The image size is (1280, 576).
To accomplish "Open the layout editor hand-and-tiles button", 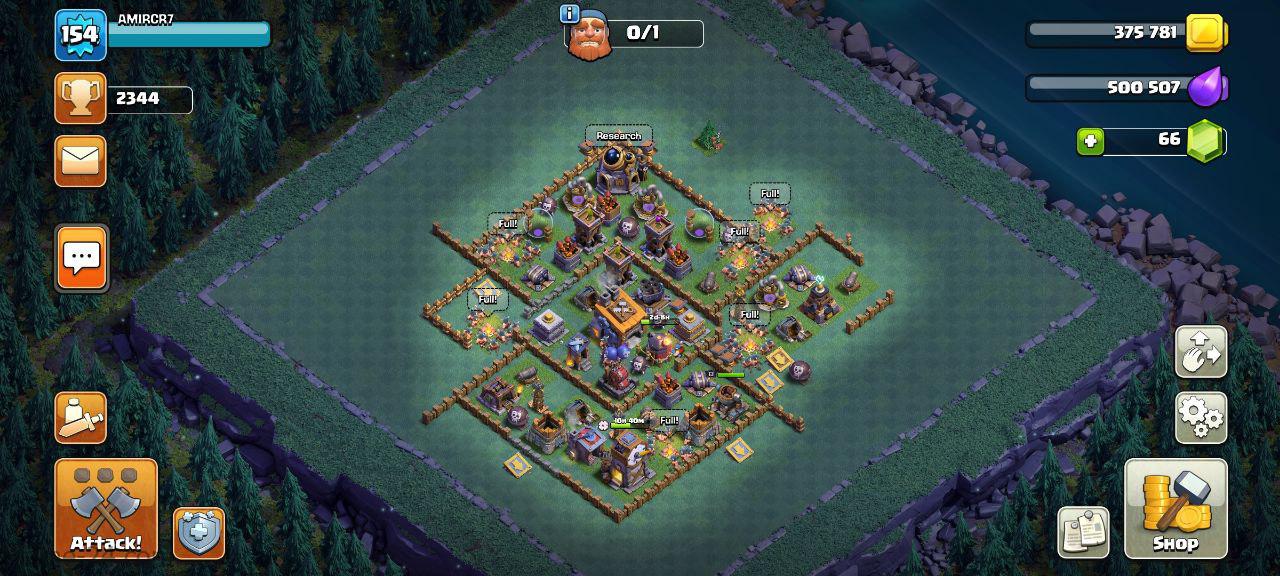I will (1201, 351).
